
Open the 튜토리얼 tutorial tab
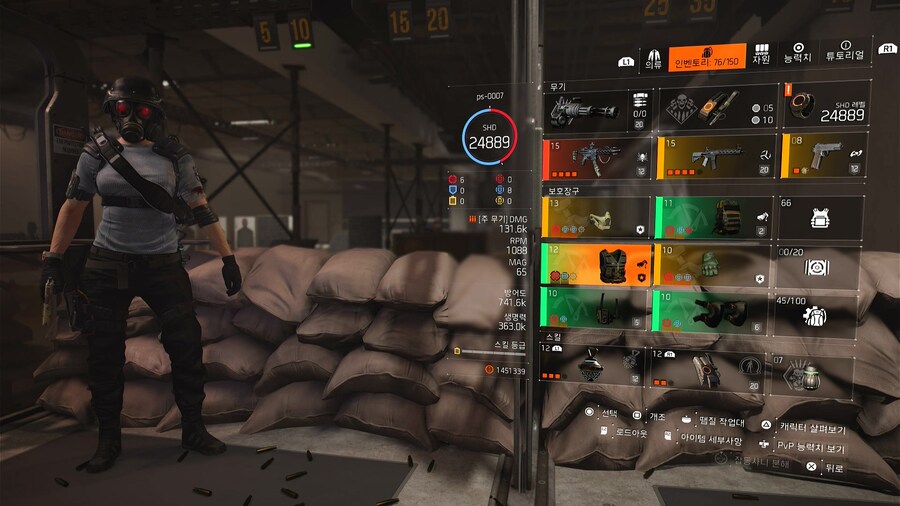point(845,54)
